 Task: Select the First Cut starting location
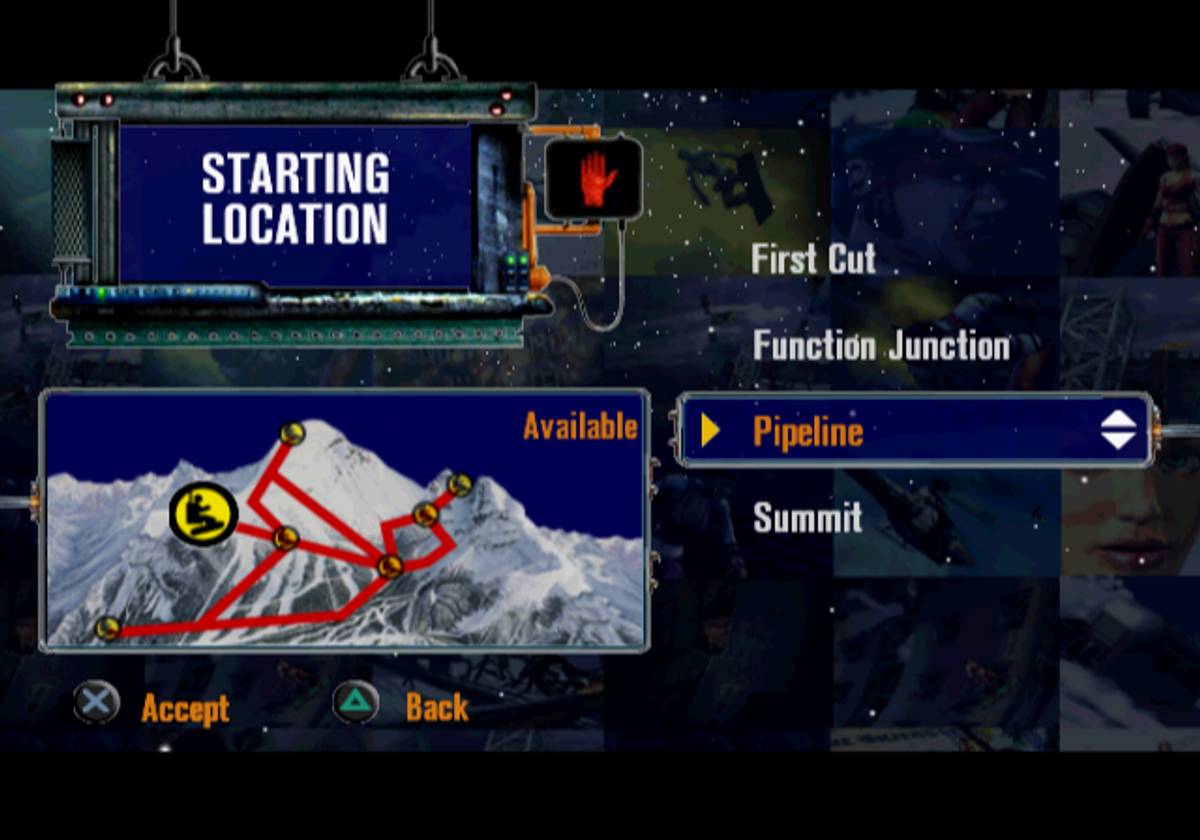(x=813, y=259)
